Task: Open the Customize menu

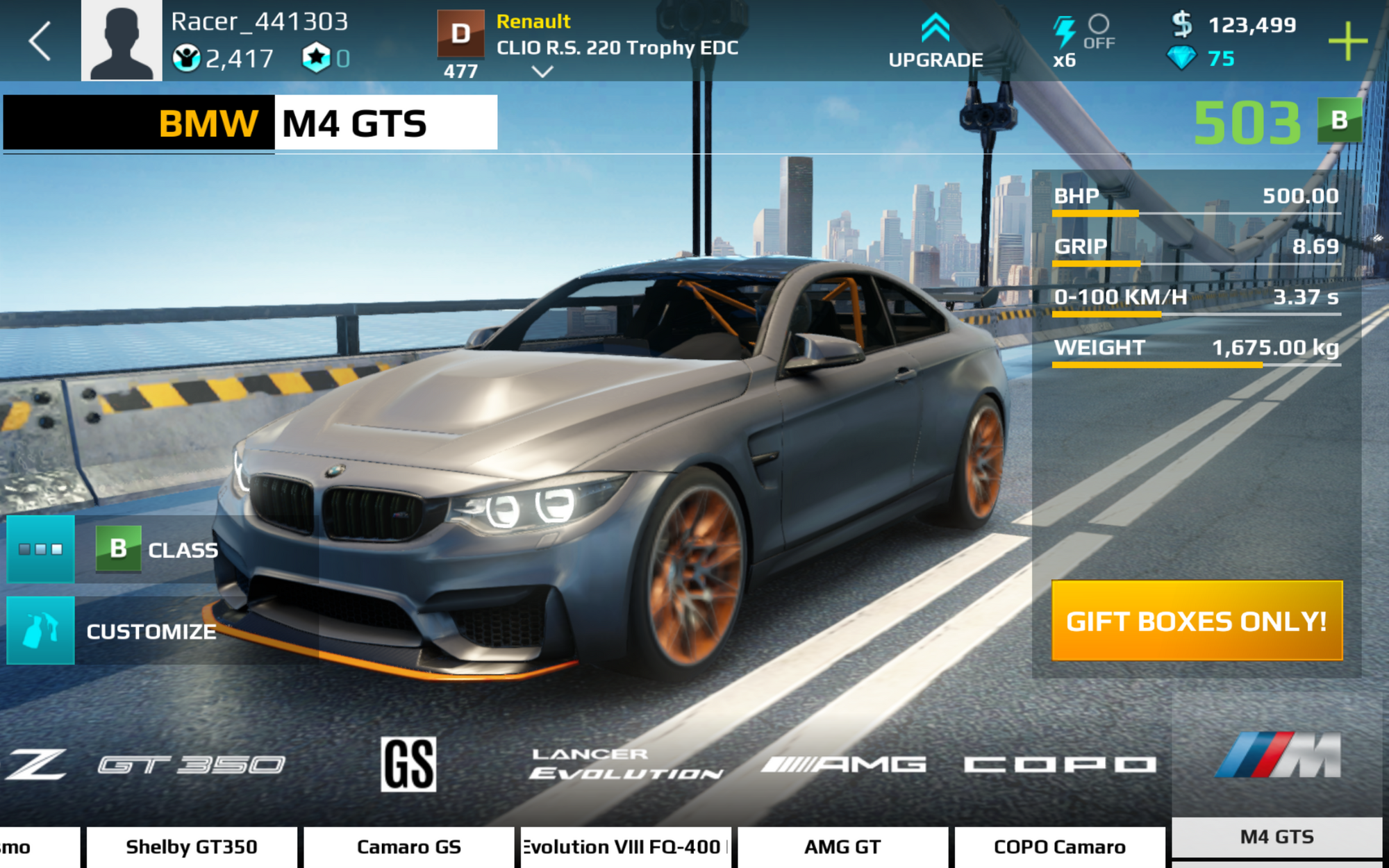Action: point(149,631)
